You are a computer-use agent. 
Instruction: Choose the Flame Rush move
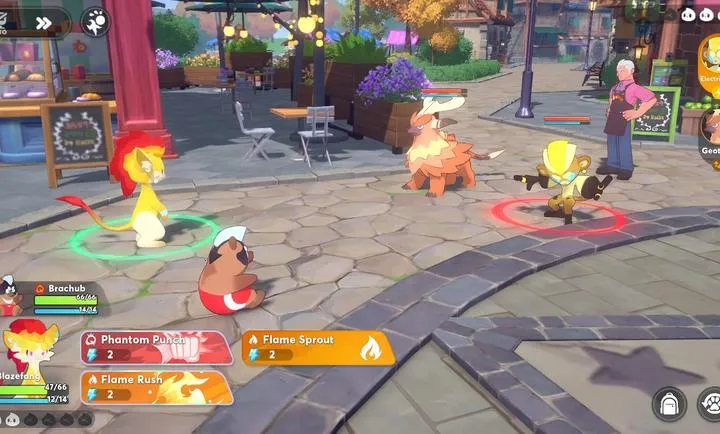[156, 387]
